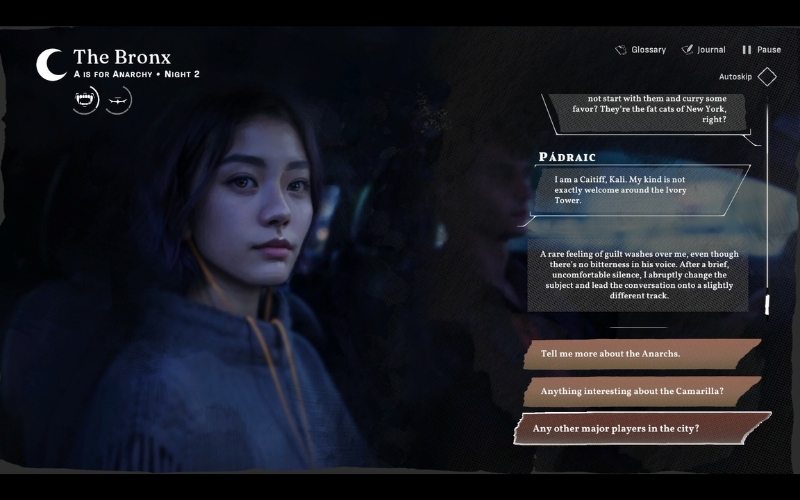Pause the game
This screenshot has height=500, width=800.
point(761,50)
